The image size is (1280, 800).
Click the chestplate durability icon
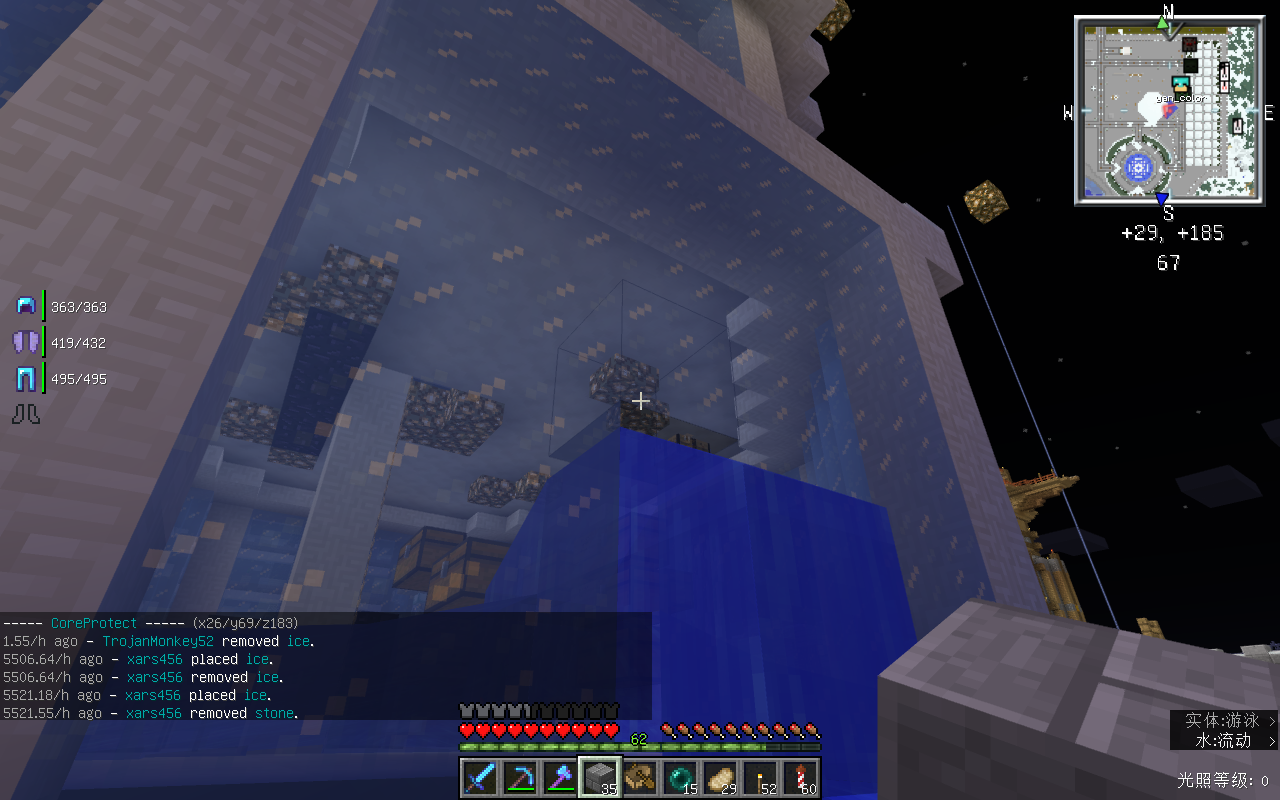26,342
